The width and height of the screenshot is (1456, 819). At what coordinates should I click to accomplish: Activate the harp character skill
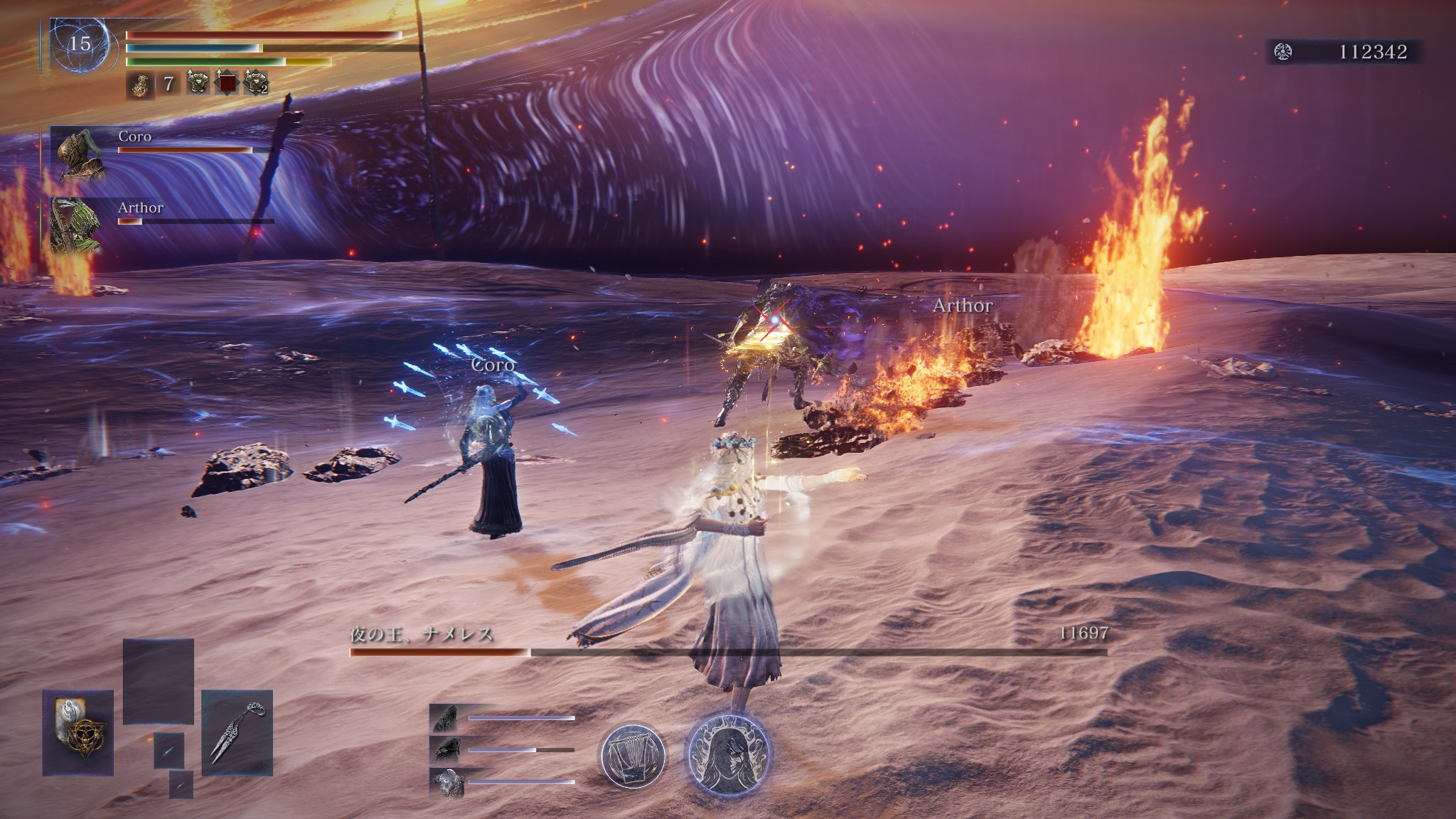coord(633,756)
